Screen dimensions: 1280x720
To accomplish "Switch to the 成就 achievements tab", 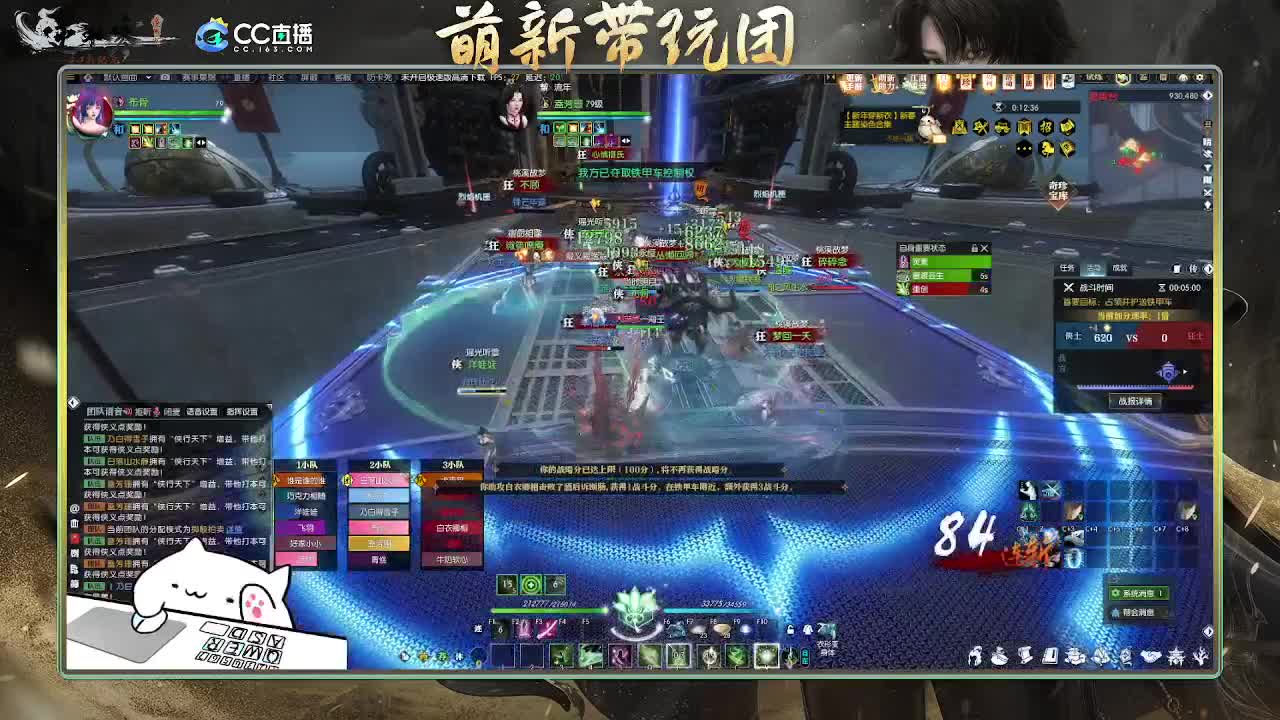I will [1120, 268].
